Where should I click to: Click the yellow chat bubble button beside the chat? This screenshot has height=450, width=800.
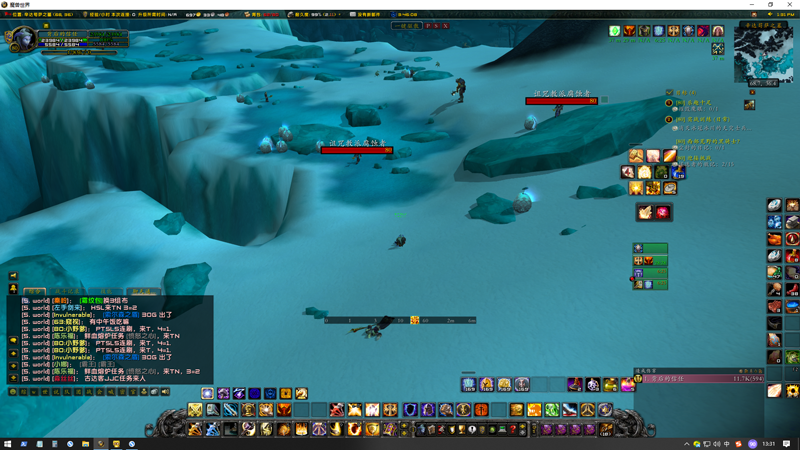14,341
